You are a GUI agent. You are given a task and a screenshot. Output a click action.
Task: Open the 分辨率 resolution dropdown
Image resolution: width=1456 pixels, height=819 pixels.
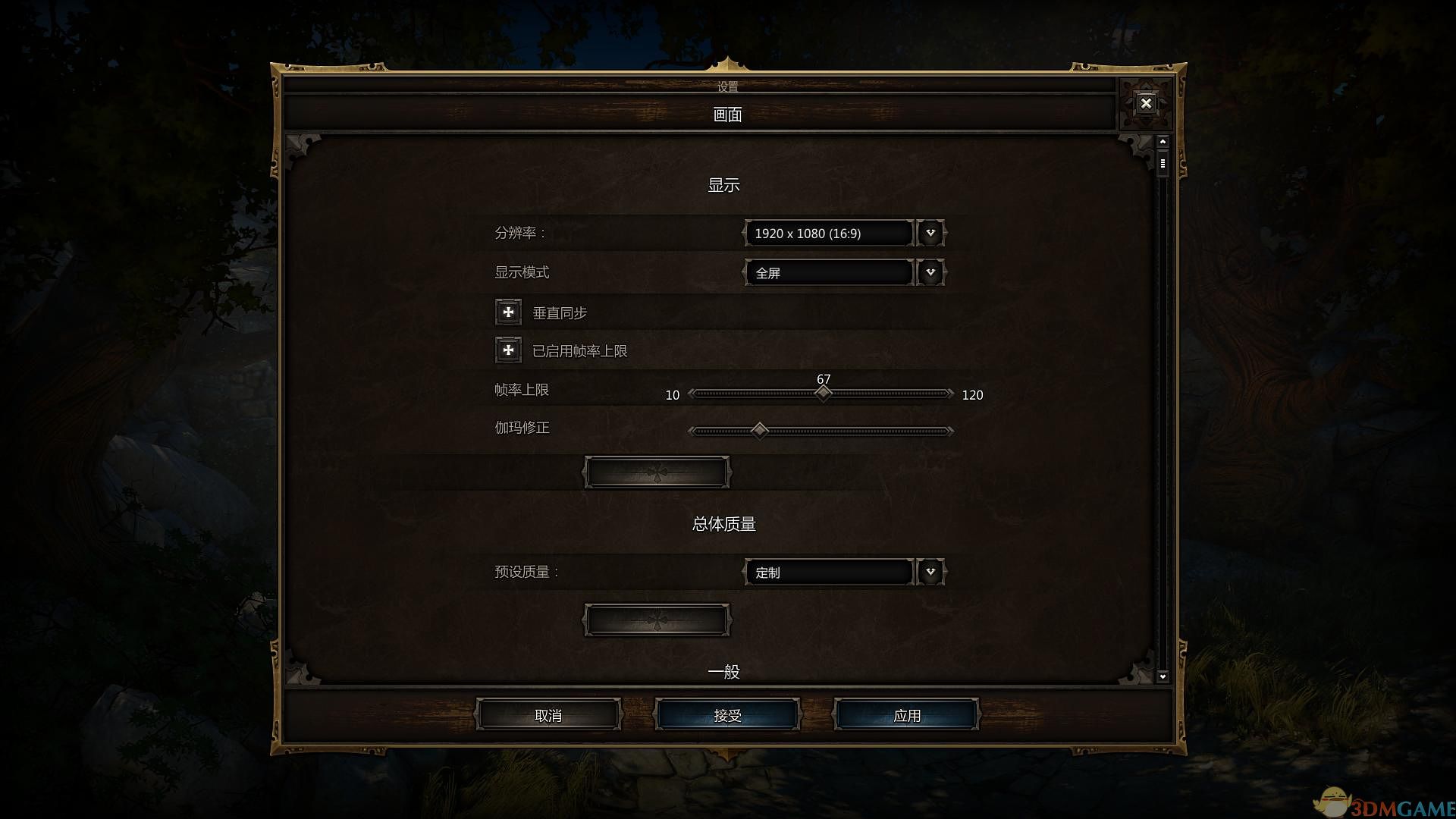pyautogui.click(x=930, y=233)
